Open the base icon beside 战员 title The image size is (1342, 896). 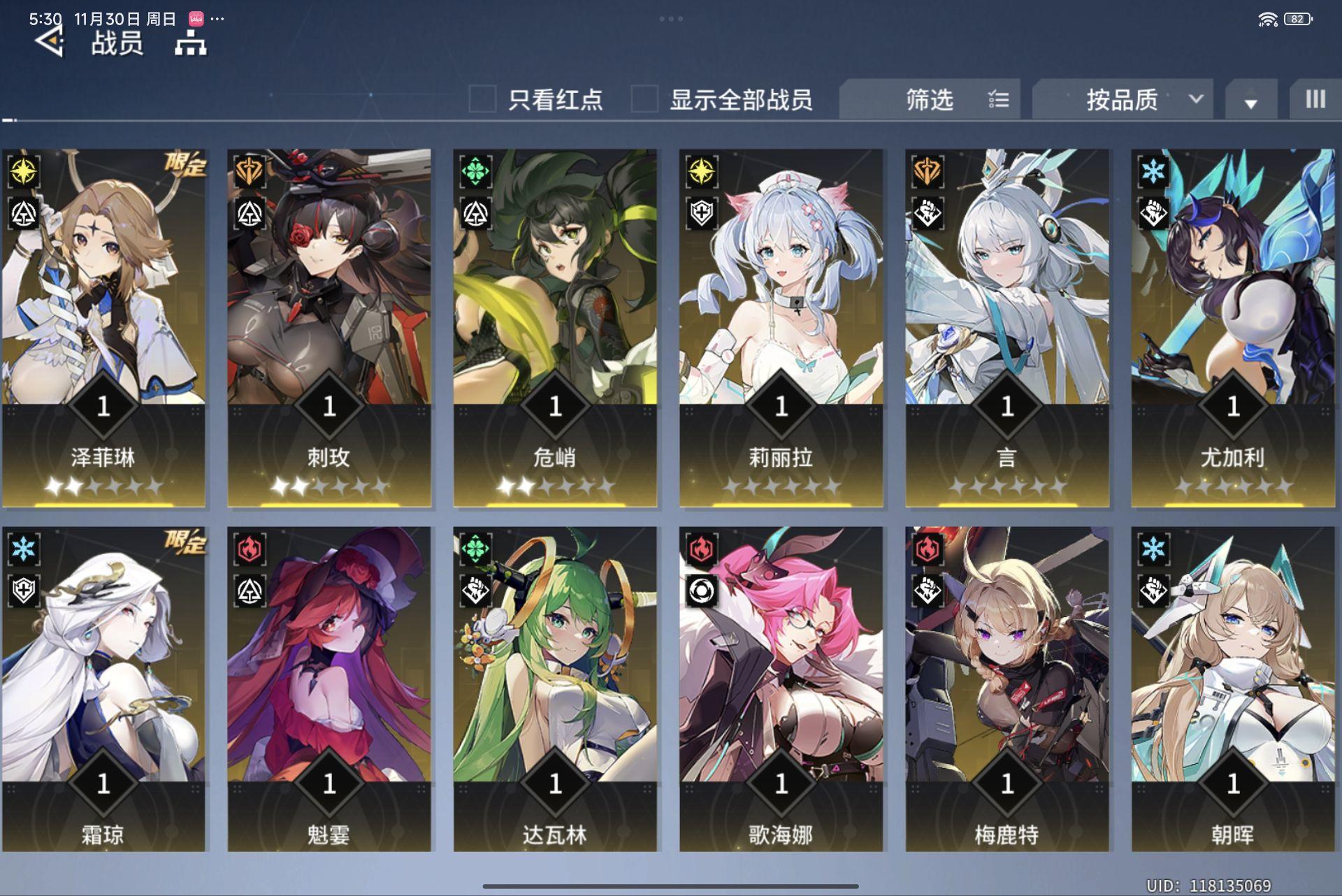point(190,43)
